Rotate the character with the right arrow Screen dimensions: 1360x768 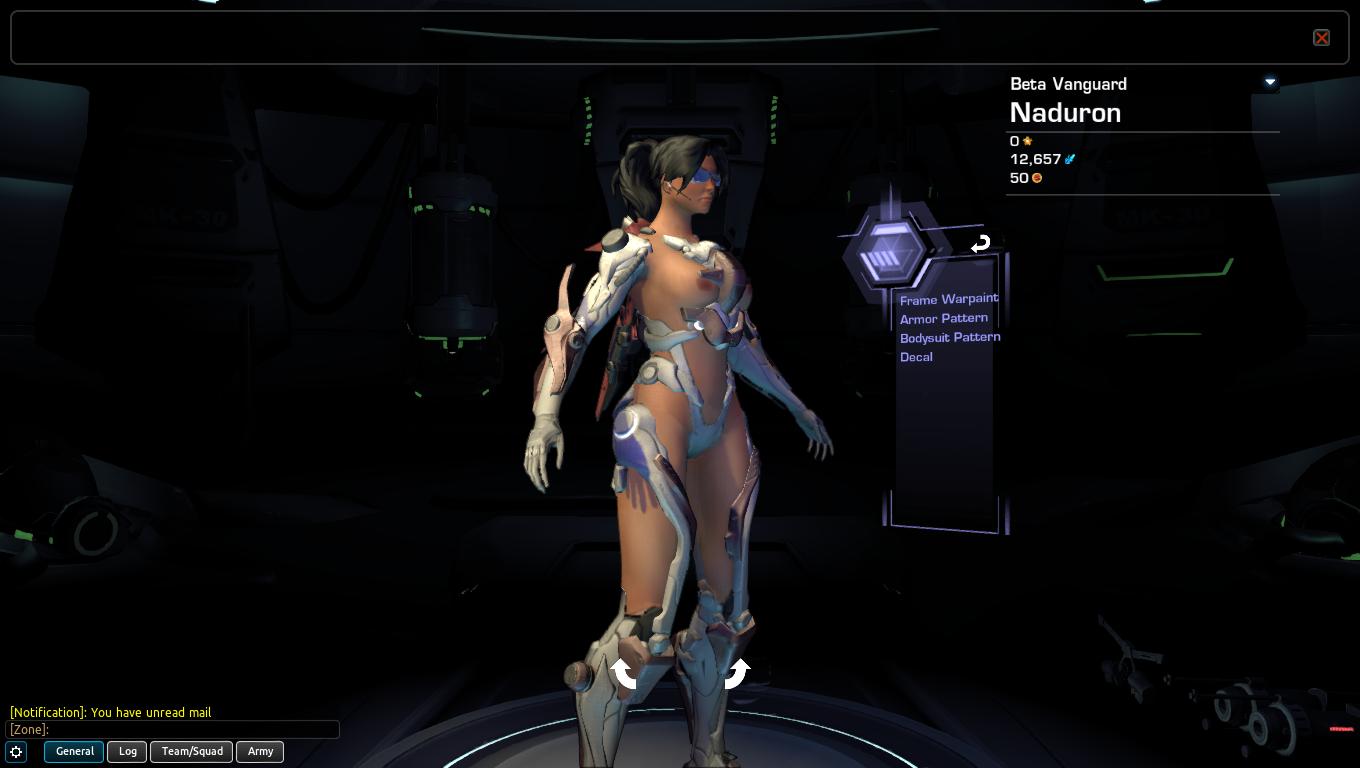click(737, 673)
